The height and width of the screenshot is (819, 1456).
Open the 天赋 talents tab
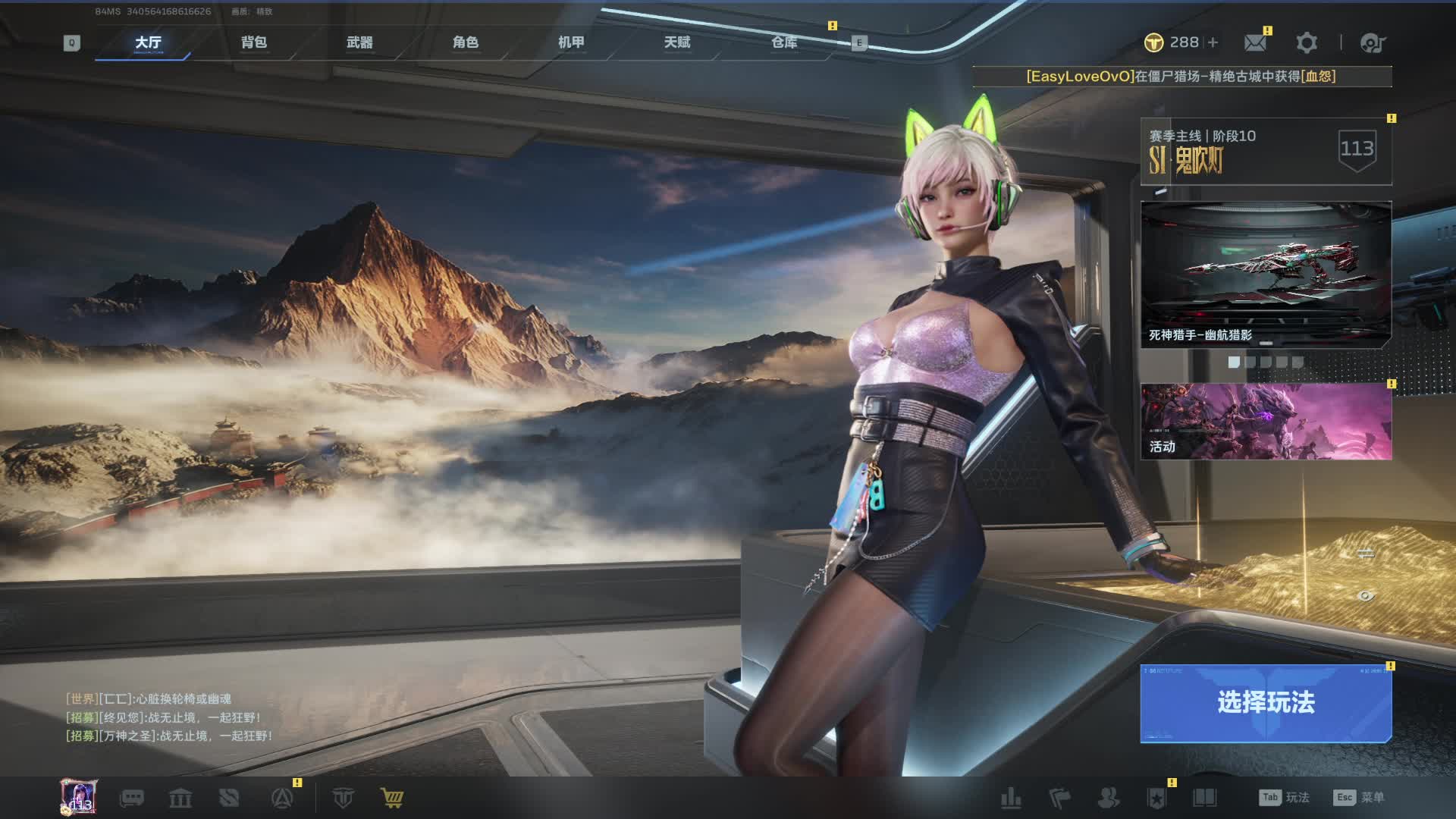click(x=677, y=42)
